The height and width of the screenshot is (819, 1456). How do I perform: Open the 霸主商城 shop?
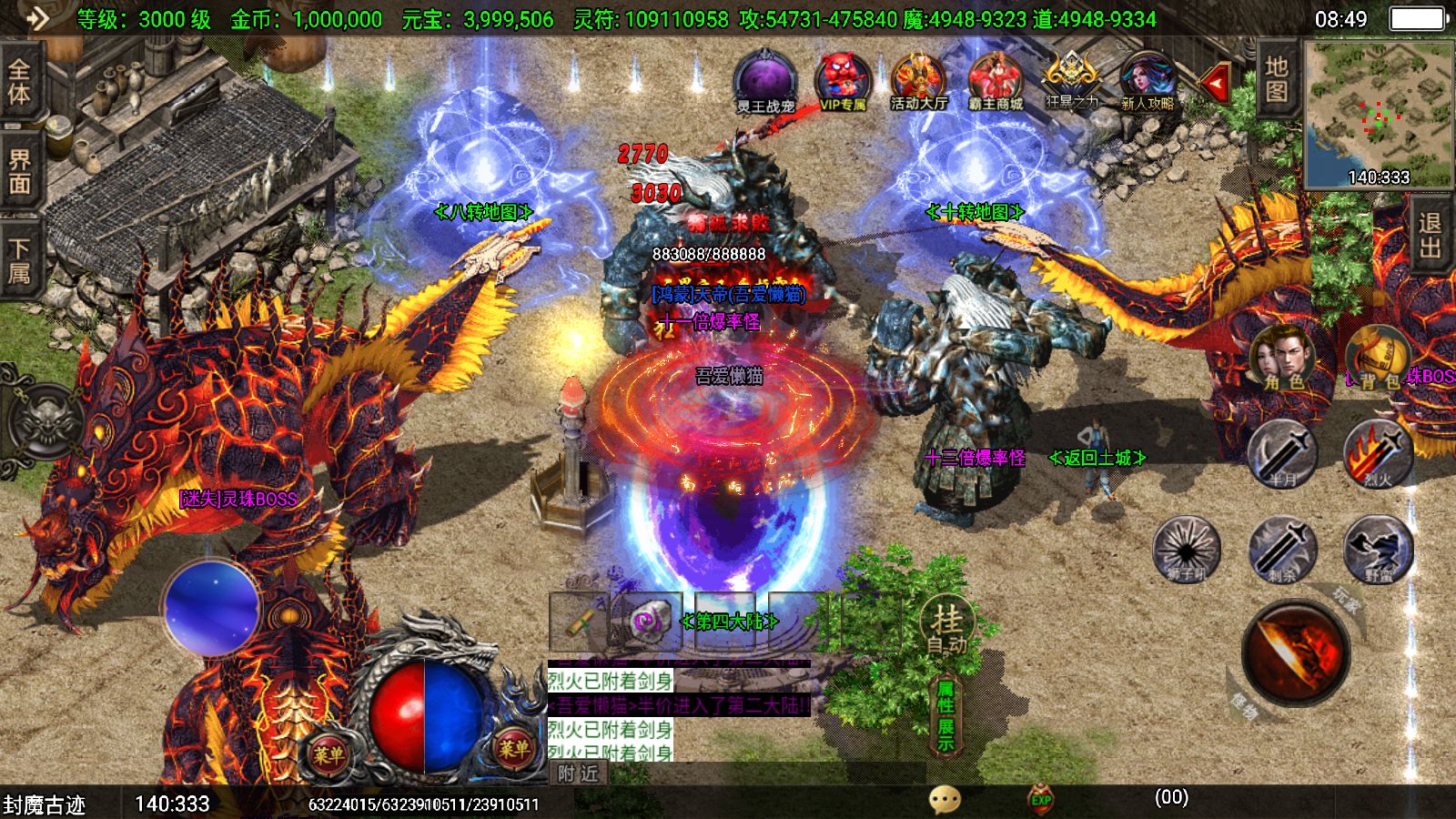tap(996, 80)
